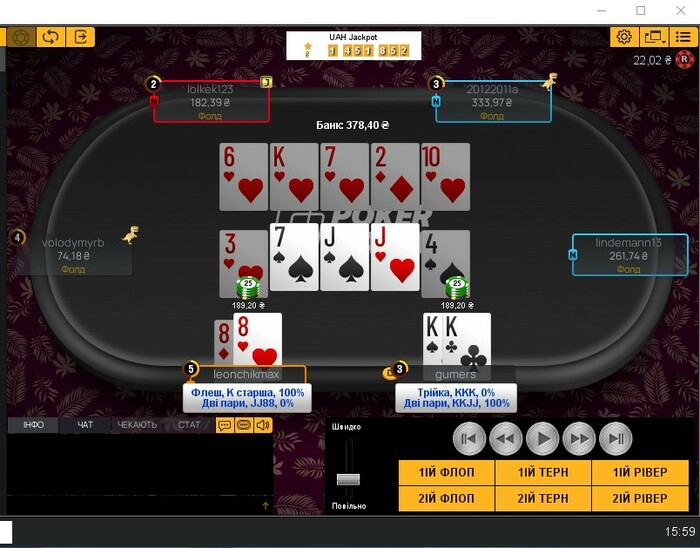
Task: Click the replay speed slider handle
Action: coord(348,479)
